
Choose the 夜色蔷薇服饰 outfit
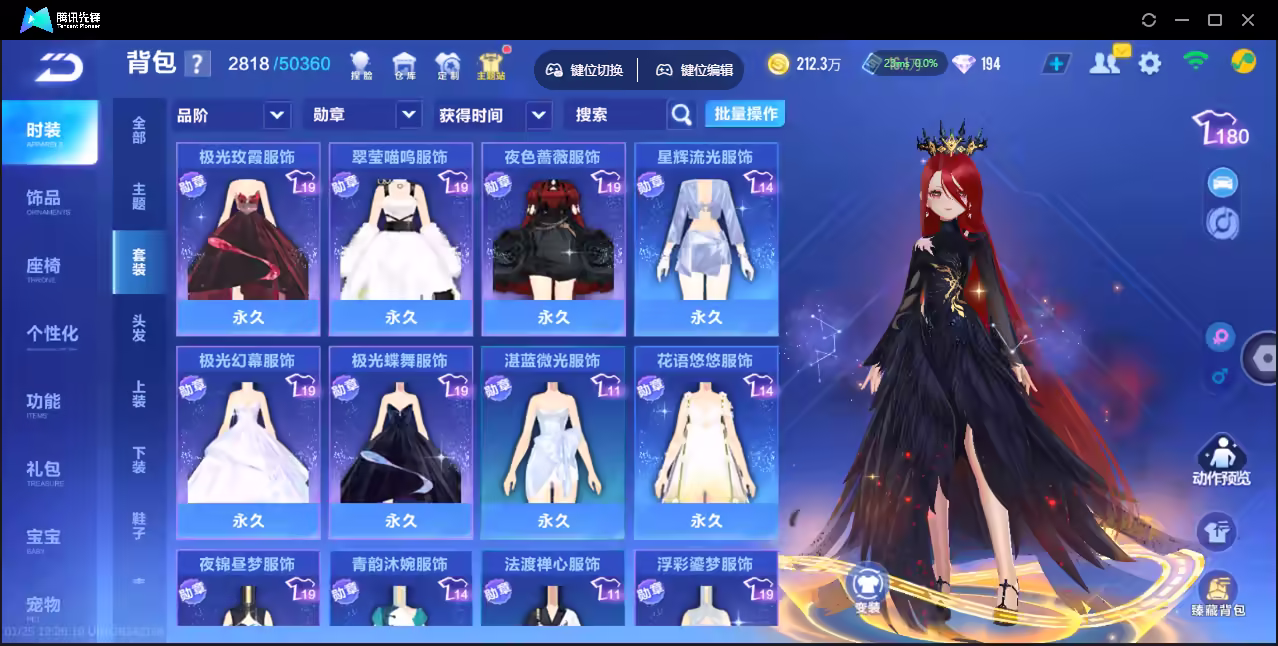click(553, 238)
